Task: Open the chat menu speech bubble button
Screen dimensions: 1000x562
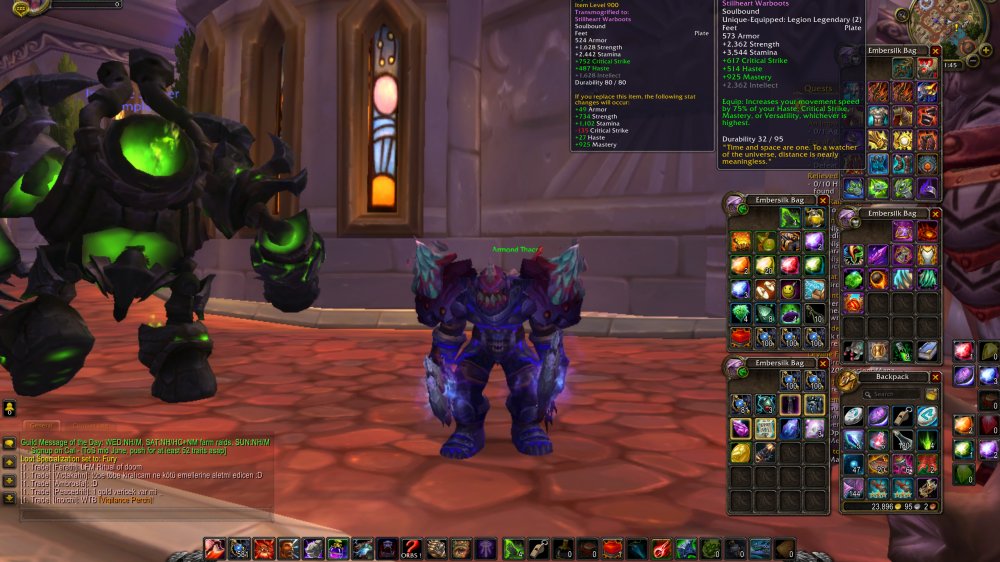Action: [9, 444]
